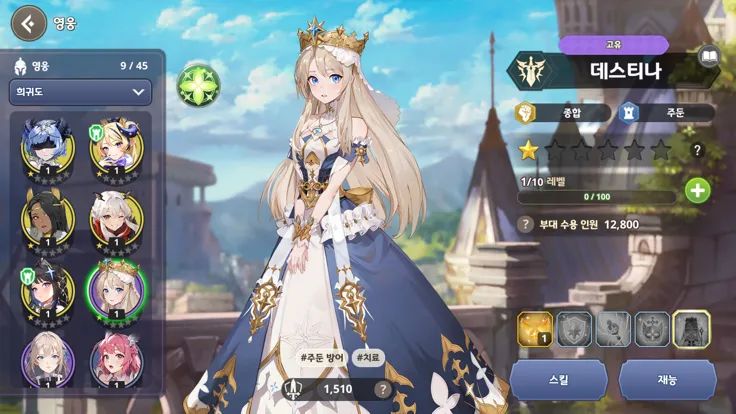Open the 재능 talents screen
This screenshot has width=736, height=414.
tap(667, 381)
